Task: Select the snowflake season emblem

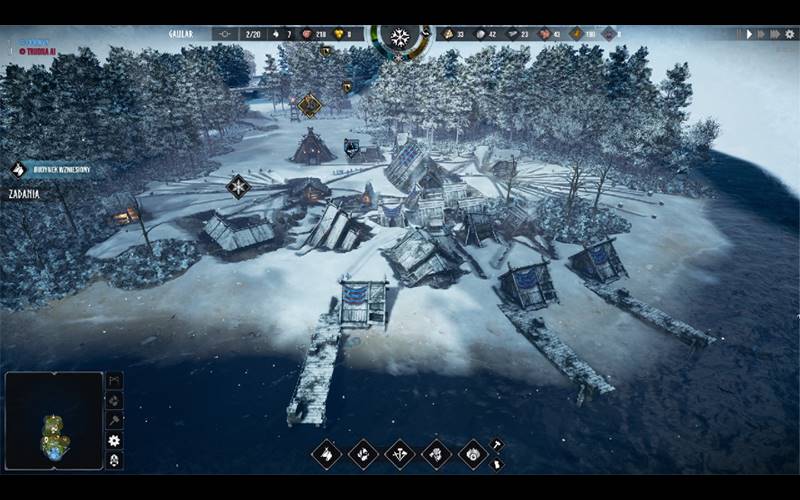Action: click(x=400, y=38)
